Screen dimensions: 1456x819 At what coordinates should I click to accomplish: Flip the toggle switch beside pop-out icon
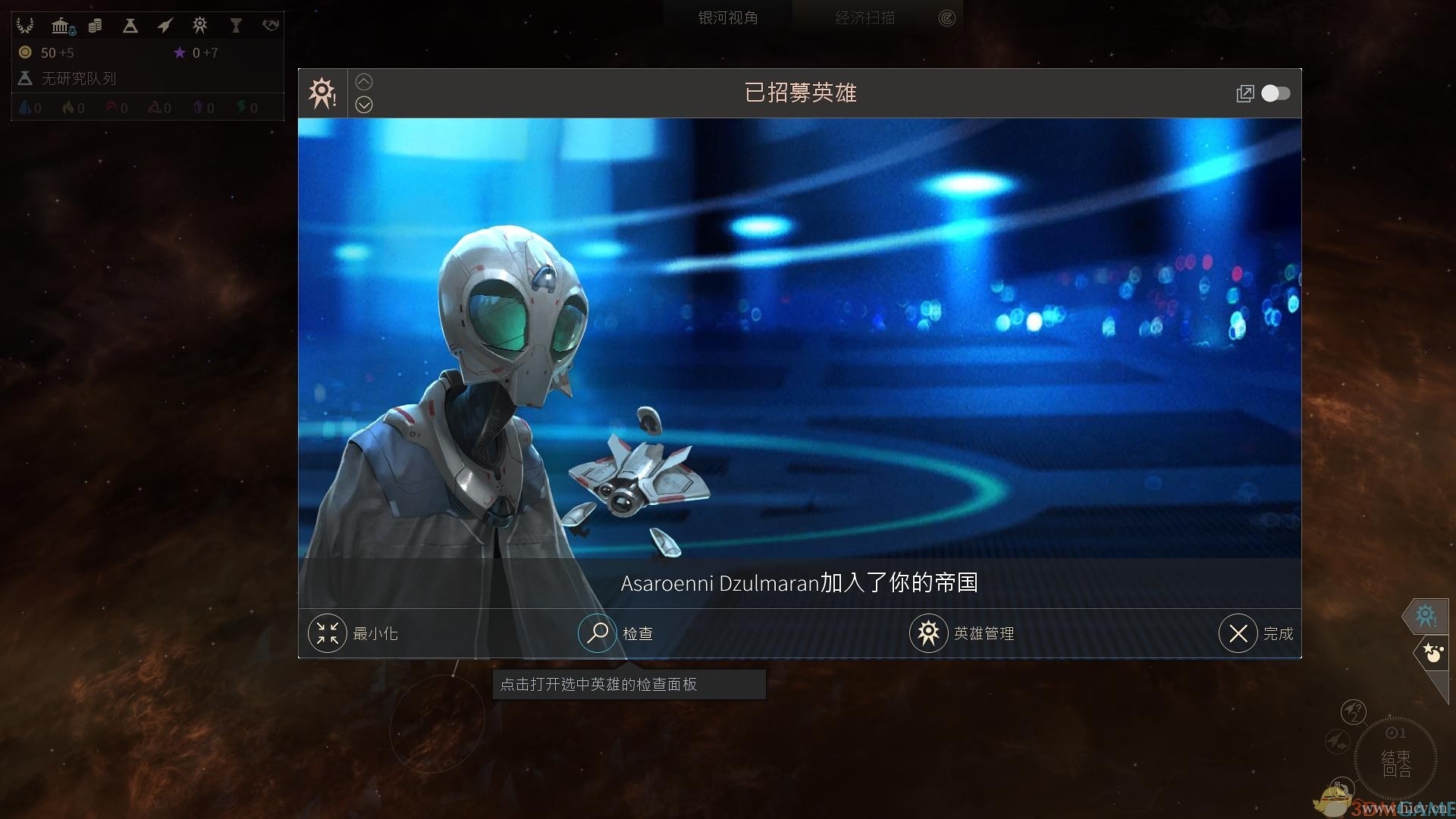1276,93
